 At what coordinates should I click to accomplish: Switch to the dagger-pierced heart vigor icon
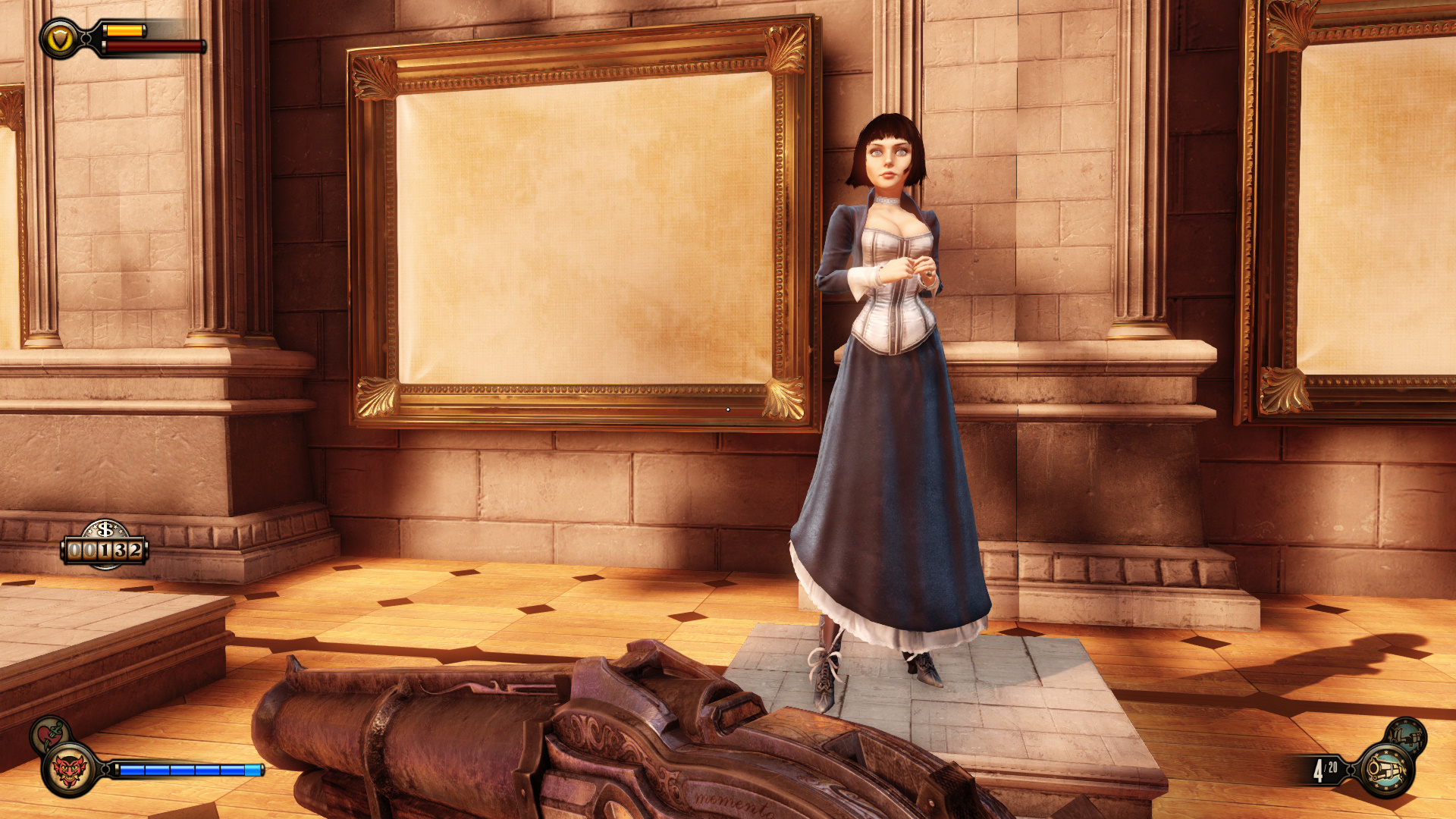(x=50, y=734)
